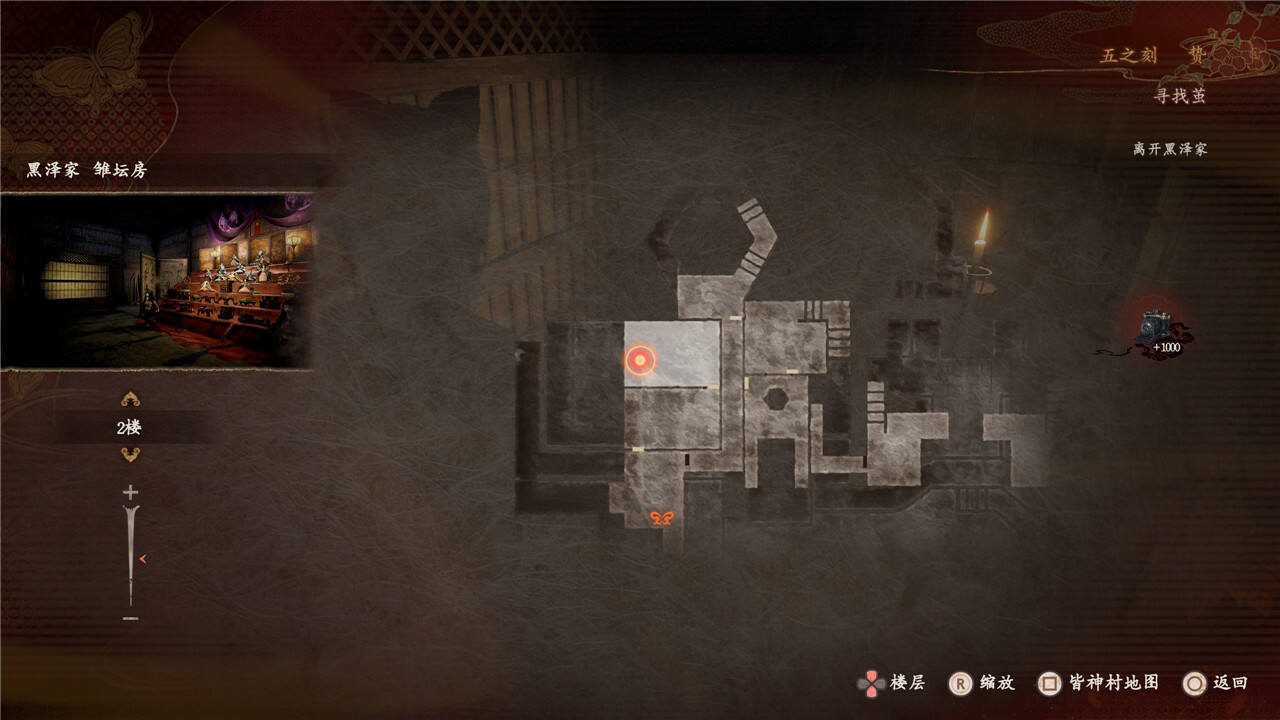Select the 寻找茧 objective
This screenshot has height=720, width=1280.
click(x=1180, y=96)
